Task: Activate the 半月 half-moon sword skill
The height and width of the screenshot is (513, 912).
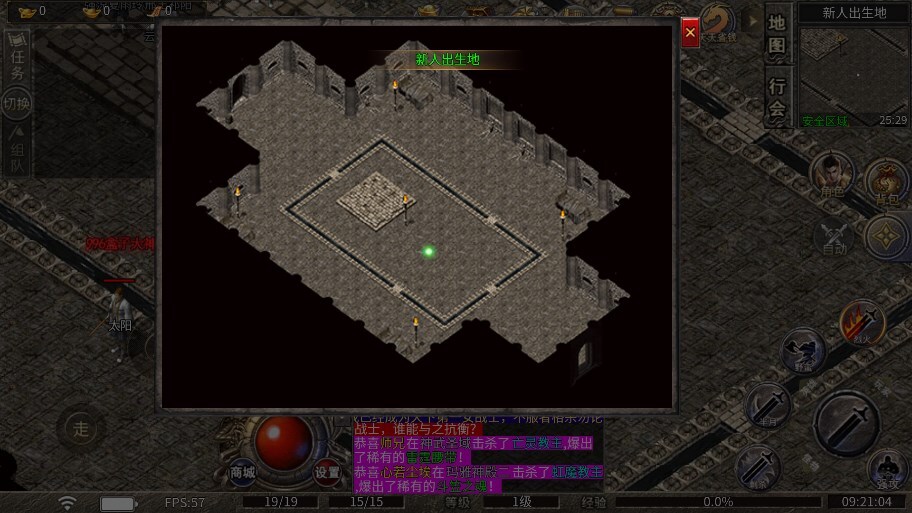Action: pyautogui.click(x=768, y=406)
